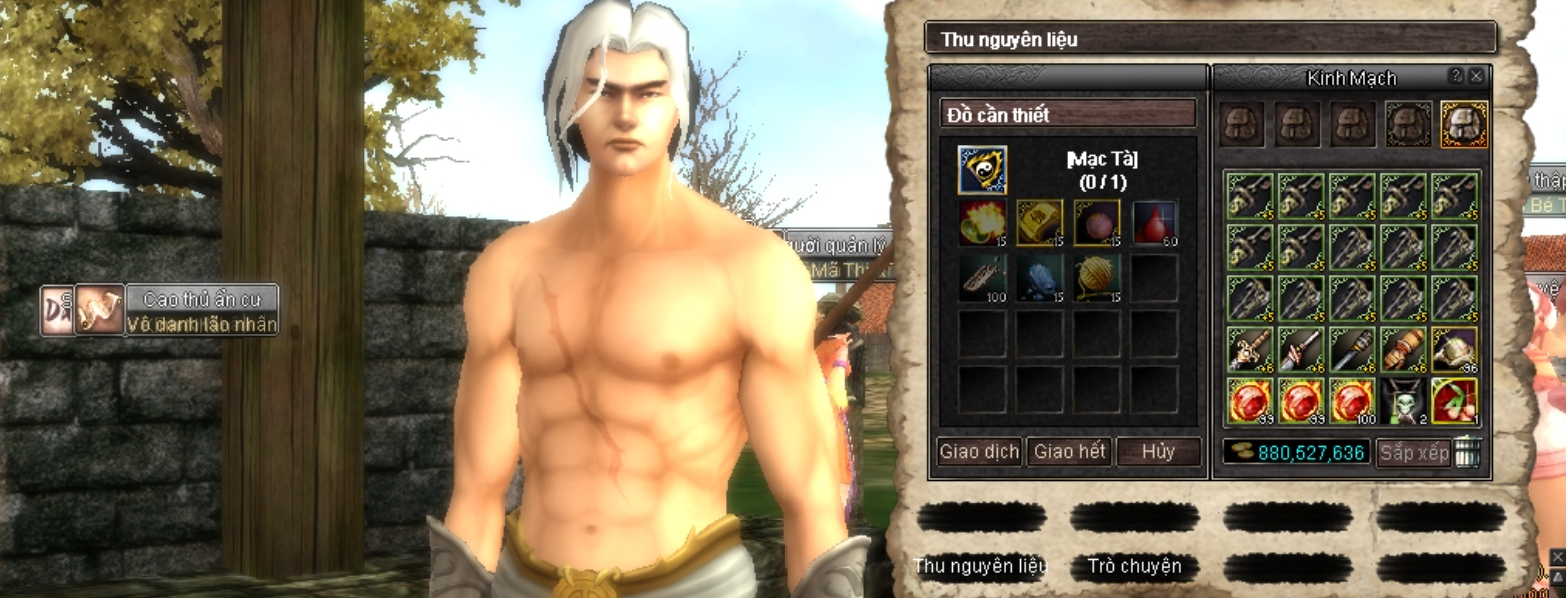The width and height of the screenshot is (1566, 598).
Task: Close the Kinh Mạch inventory window
Action: pyautogui.click(x=1476, y=76)
